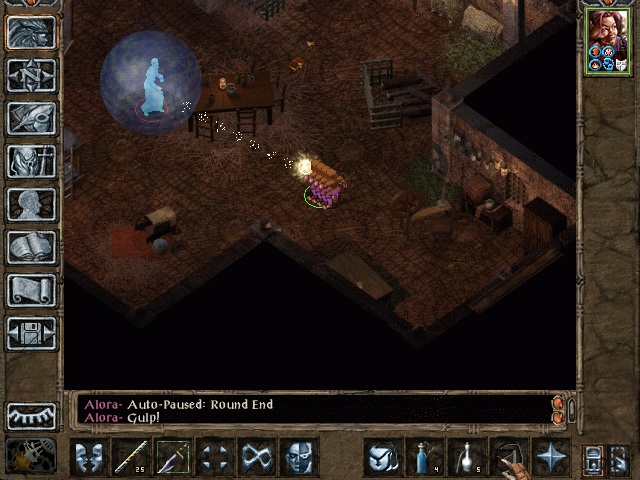Image resolution: width=640 pixels, height=480 pixels.
Task: Open the four-point star special abilities
Action: tap(551, 458)
